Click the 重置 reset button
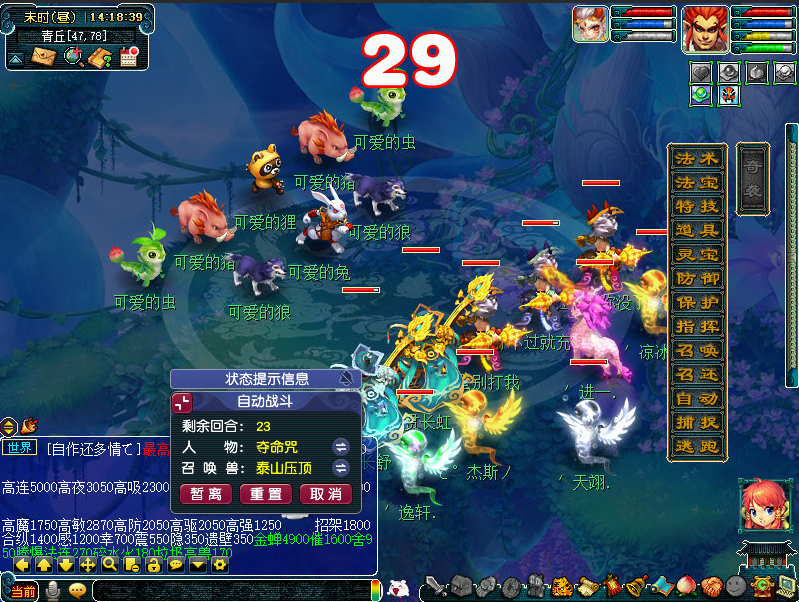799x602 pixels. pos(266,494)
